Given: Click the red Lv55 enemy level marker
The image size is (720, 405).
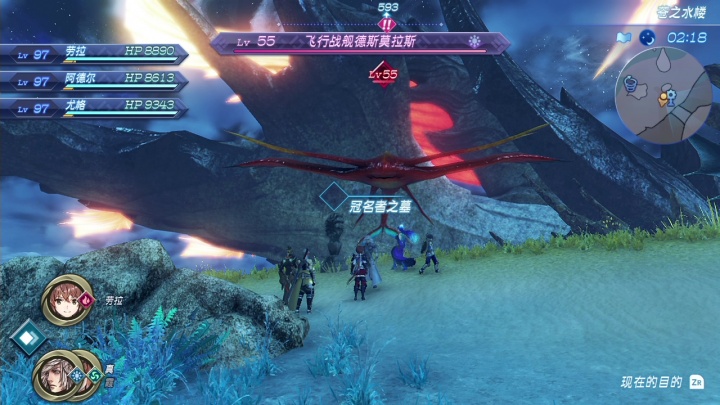Looking at the screenshot, I should (x=382, y=74).
